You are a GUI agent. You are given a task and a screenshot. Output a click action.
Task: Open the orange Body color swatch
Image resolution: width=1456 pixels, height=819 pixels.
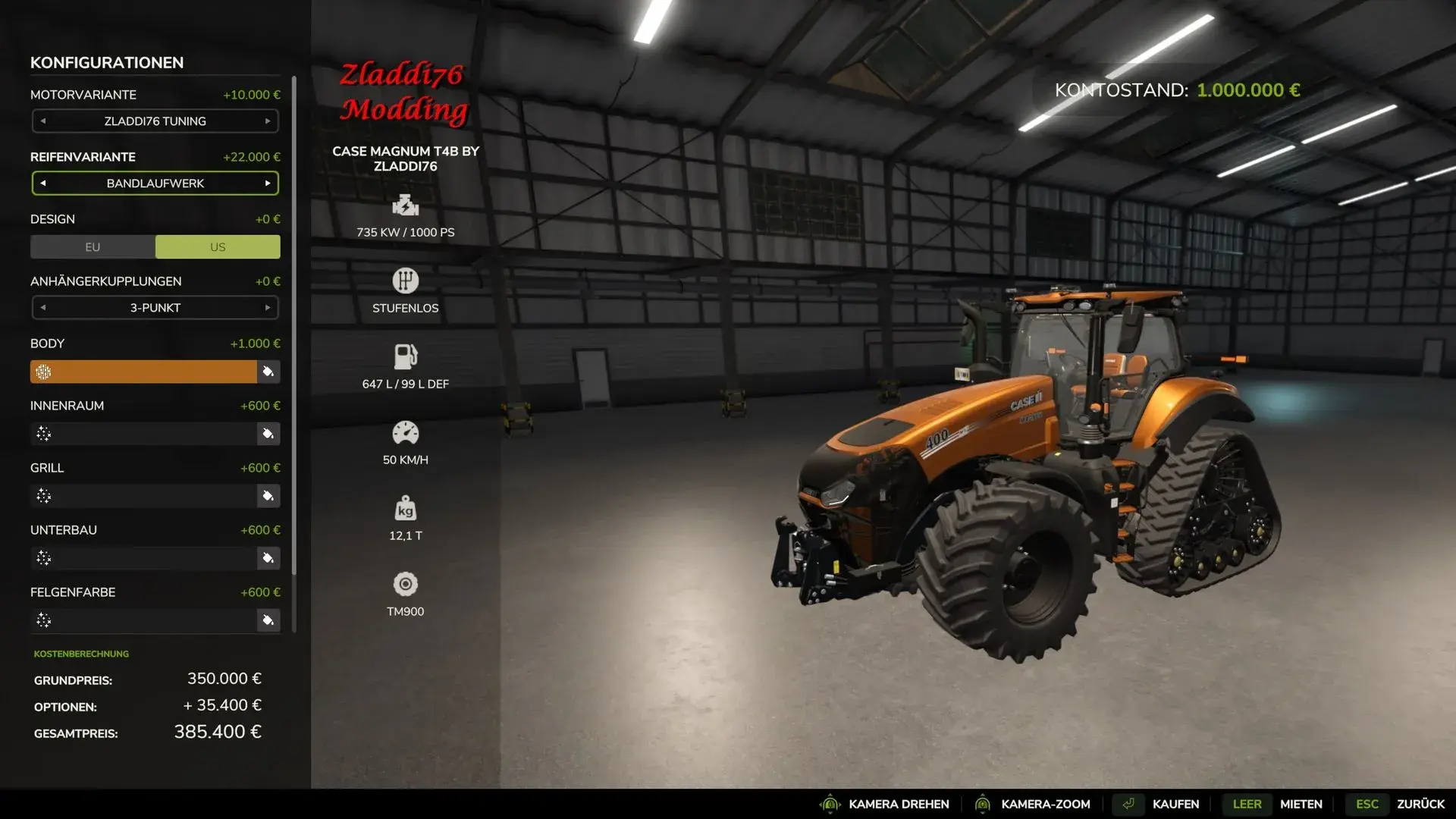point(144,372)
